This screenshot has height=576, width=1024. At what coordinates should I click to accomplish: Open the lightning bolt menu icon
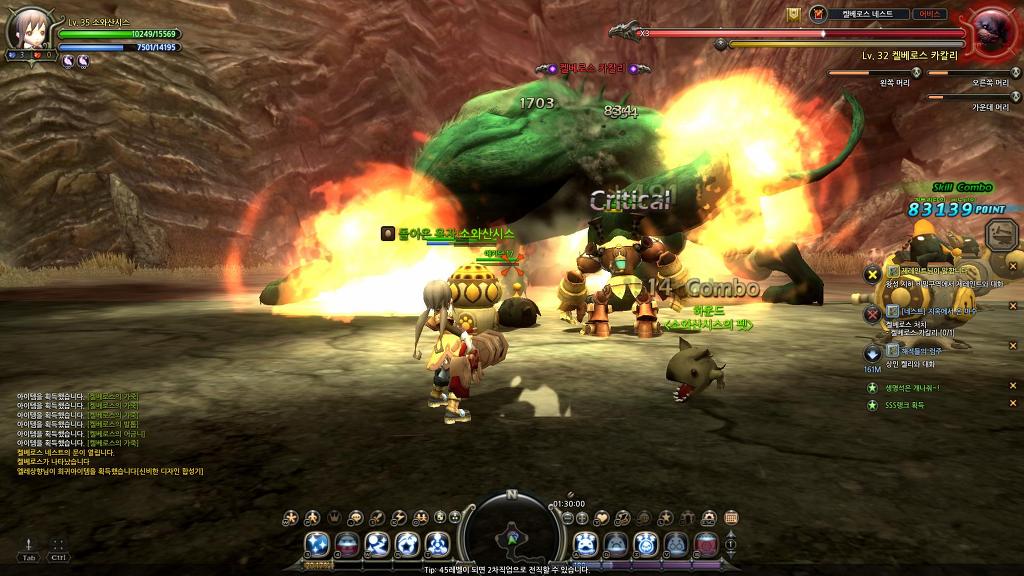[x=399, y=517]
